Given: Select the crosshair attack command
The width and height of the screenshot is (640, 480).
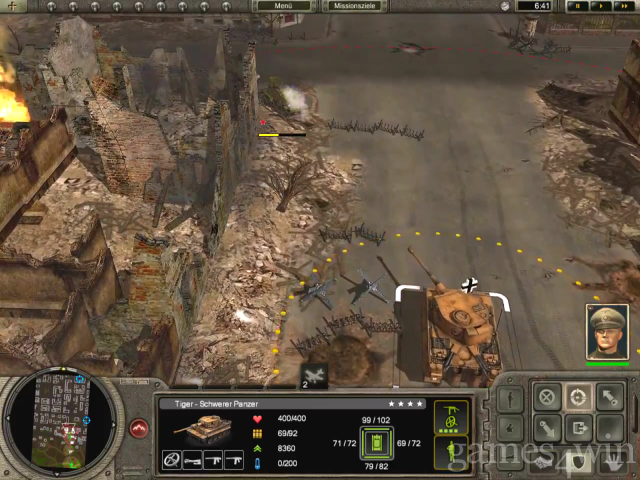Looking at the screenshot, I should (x=577, y=395).
